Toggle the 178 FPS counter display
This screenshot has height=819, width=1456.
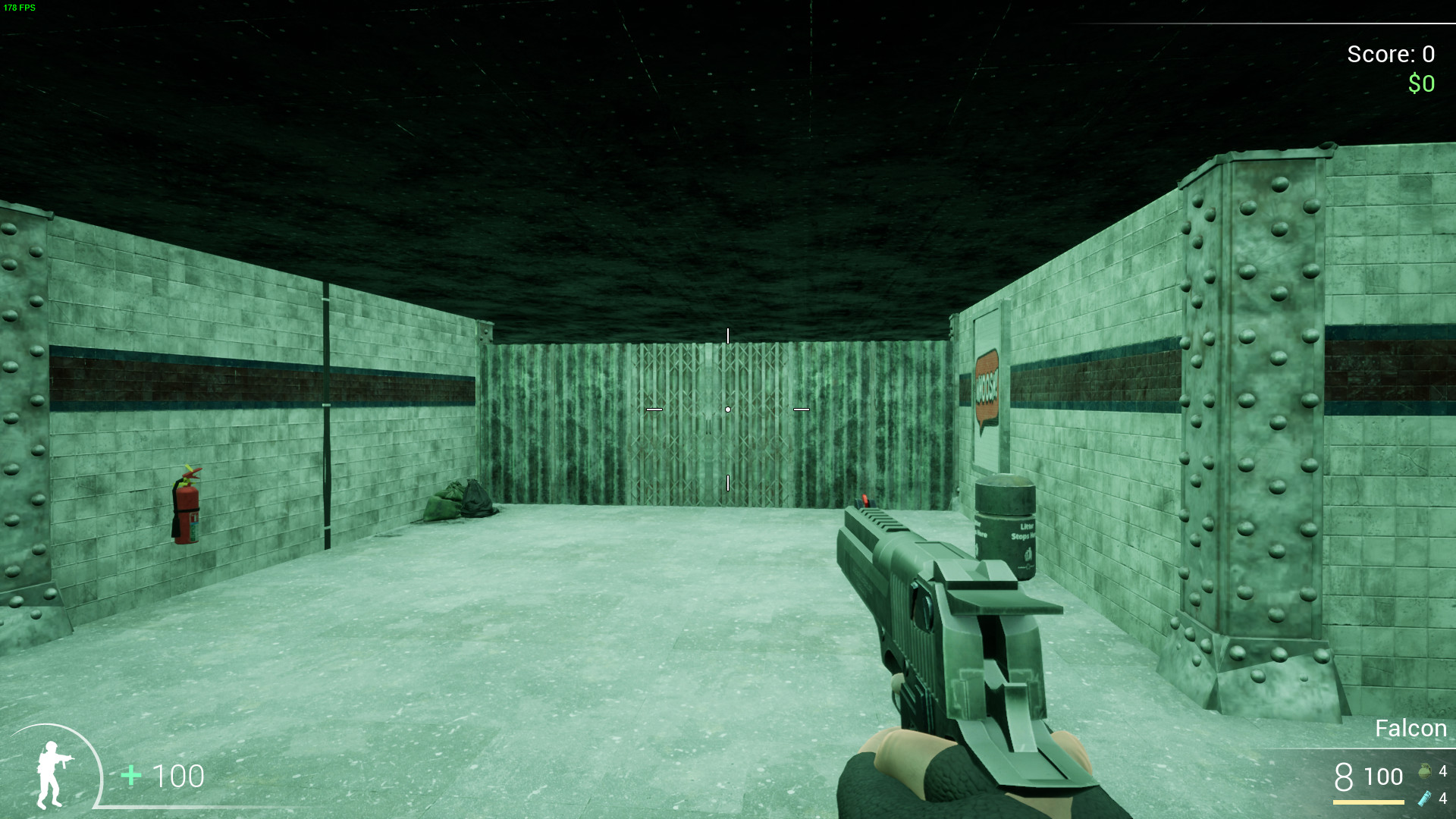point(20,8)
